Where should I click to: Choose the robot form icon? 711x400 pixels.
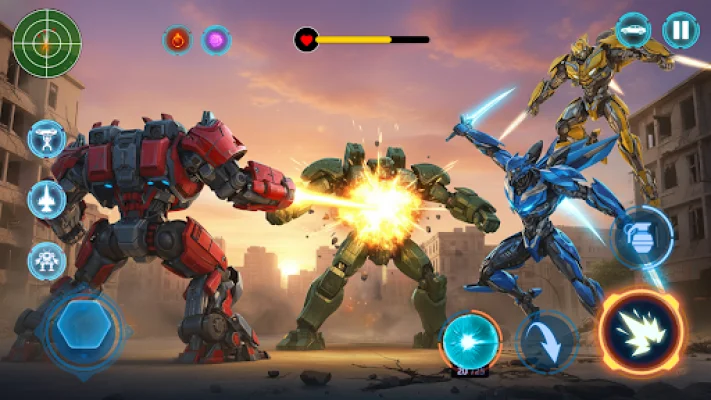click(47, 261)
